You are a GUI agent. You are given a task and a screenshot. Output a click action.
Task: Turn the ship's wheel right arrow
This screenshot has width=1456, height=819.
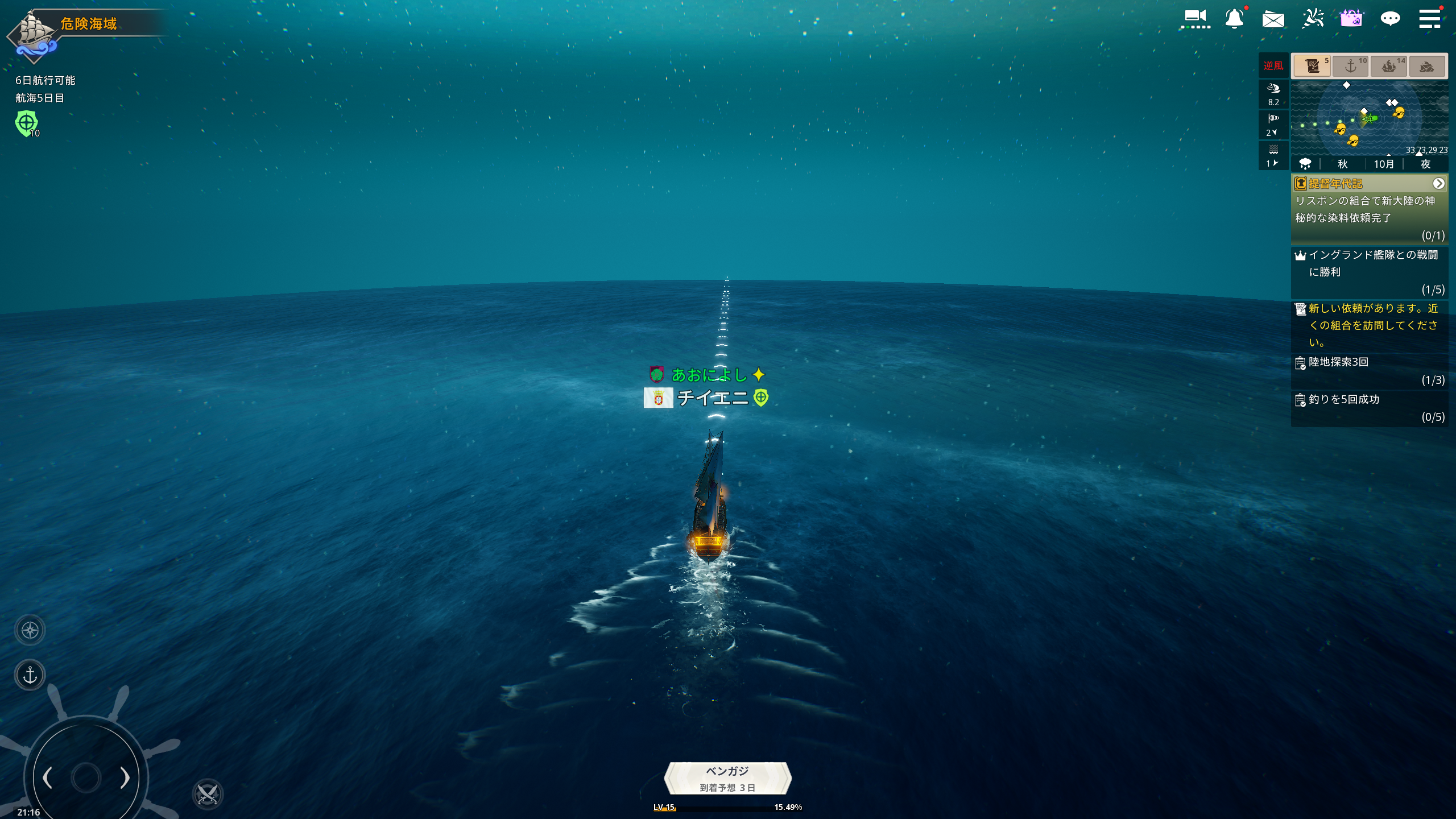click(125, 777)
